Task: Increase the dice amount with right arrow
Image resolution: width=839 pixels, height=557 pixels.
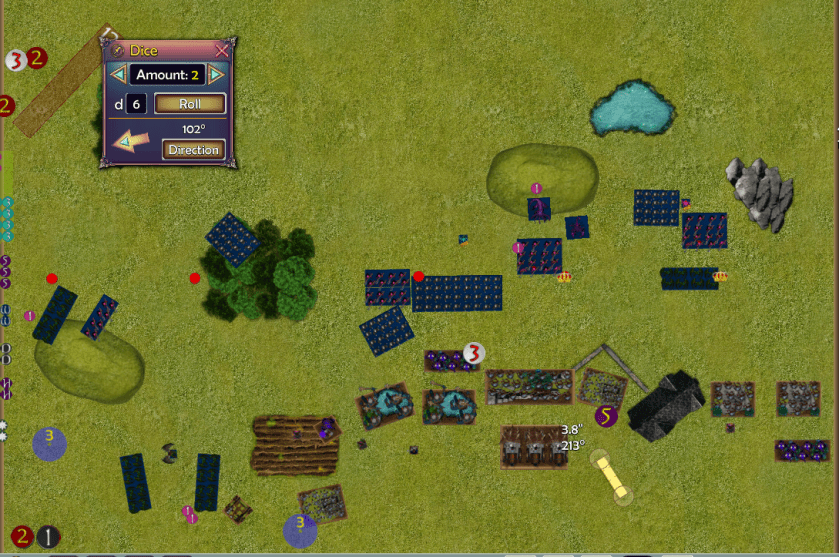Action: click(216, 74)
